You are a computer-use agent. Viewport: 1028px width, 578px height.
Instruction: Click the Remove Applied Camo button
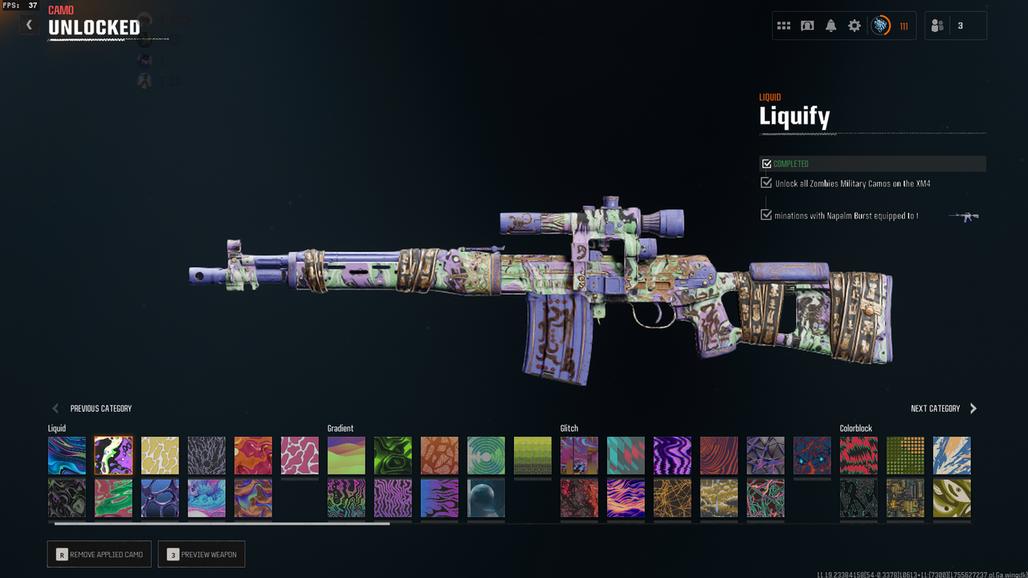[100, 554]
